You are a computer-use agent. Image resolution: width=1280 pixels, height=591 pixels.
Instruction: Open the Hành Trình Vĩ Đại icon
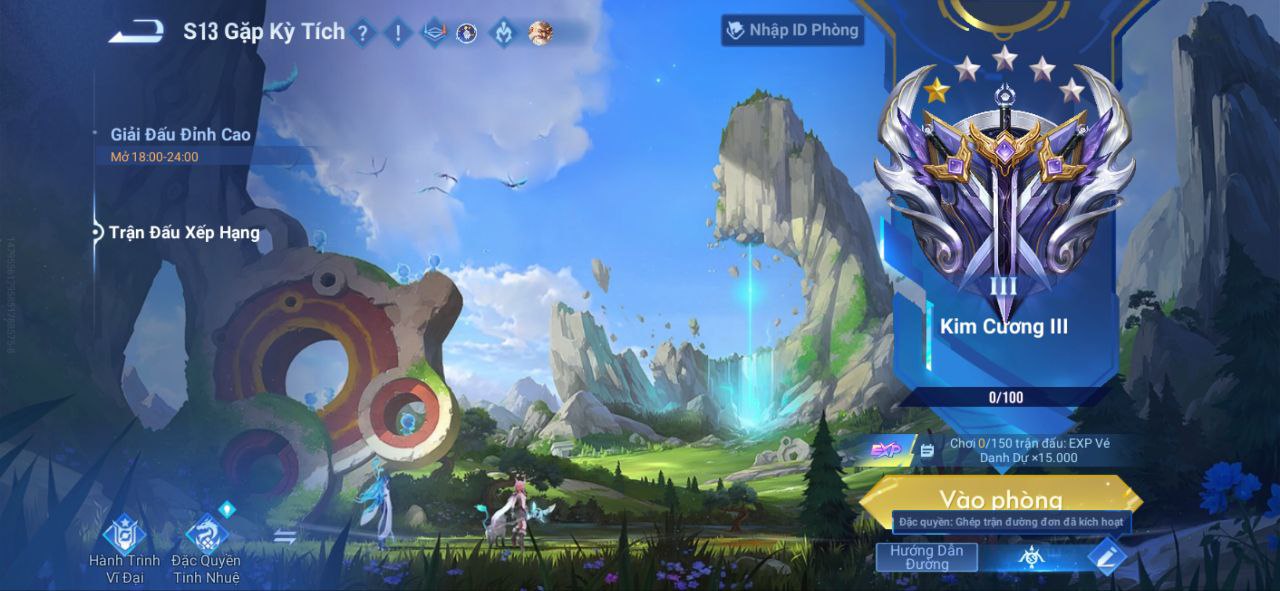pyautogui.click(x=124, y=536)
